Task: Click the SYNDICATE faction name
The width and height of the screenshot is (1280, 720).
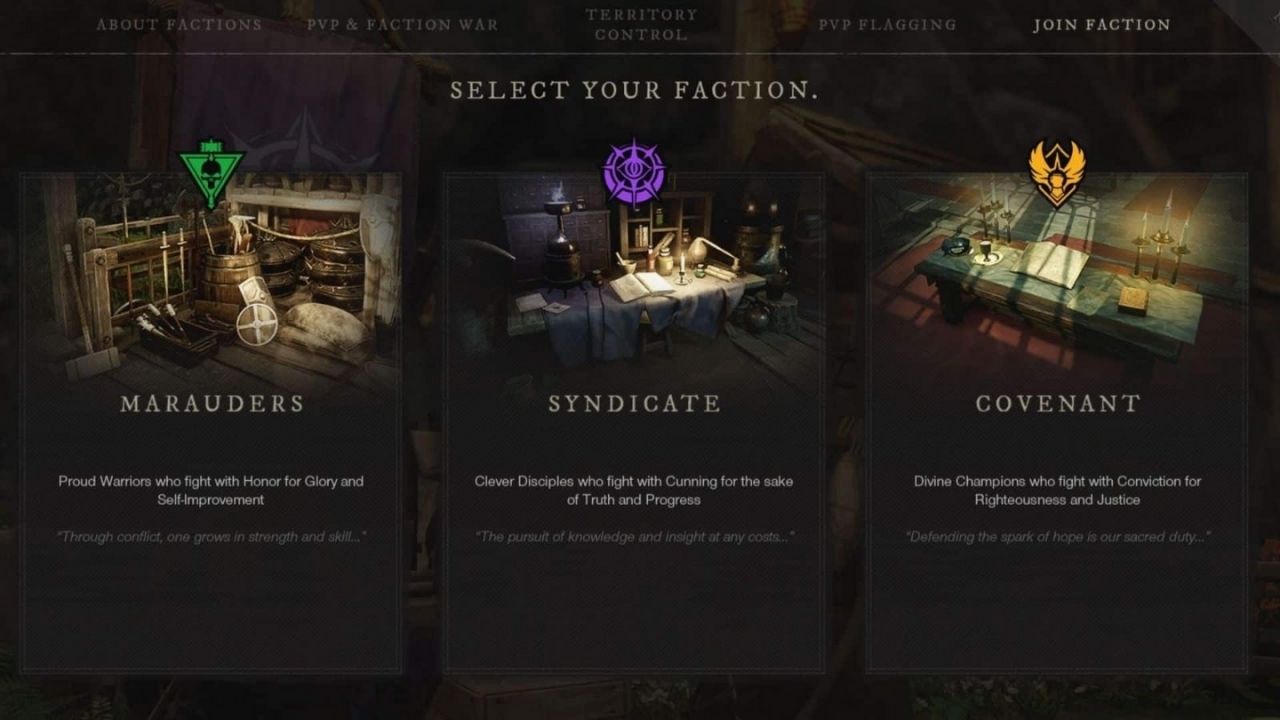Action: [x=635, y=405]
